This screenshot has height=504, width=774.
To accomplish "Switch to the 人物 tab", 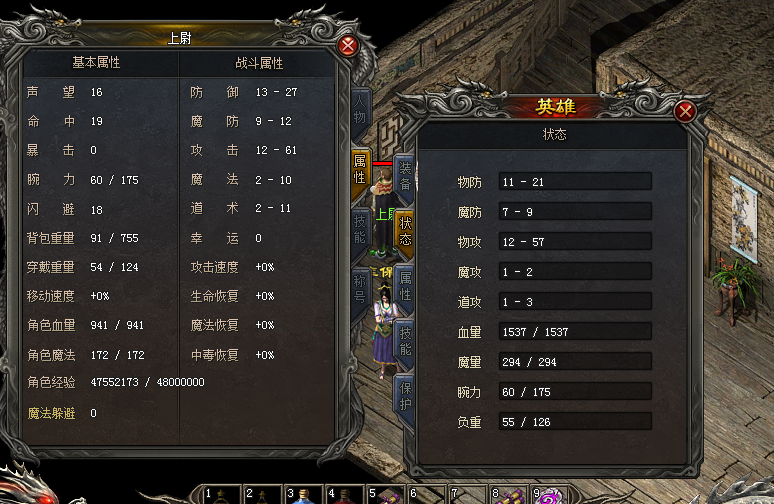I will click(360, 110).
